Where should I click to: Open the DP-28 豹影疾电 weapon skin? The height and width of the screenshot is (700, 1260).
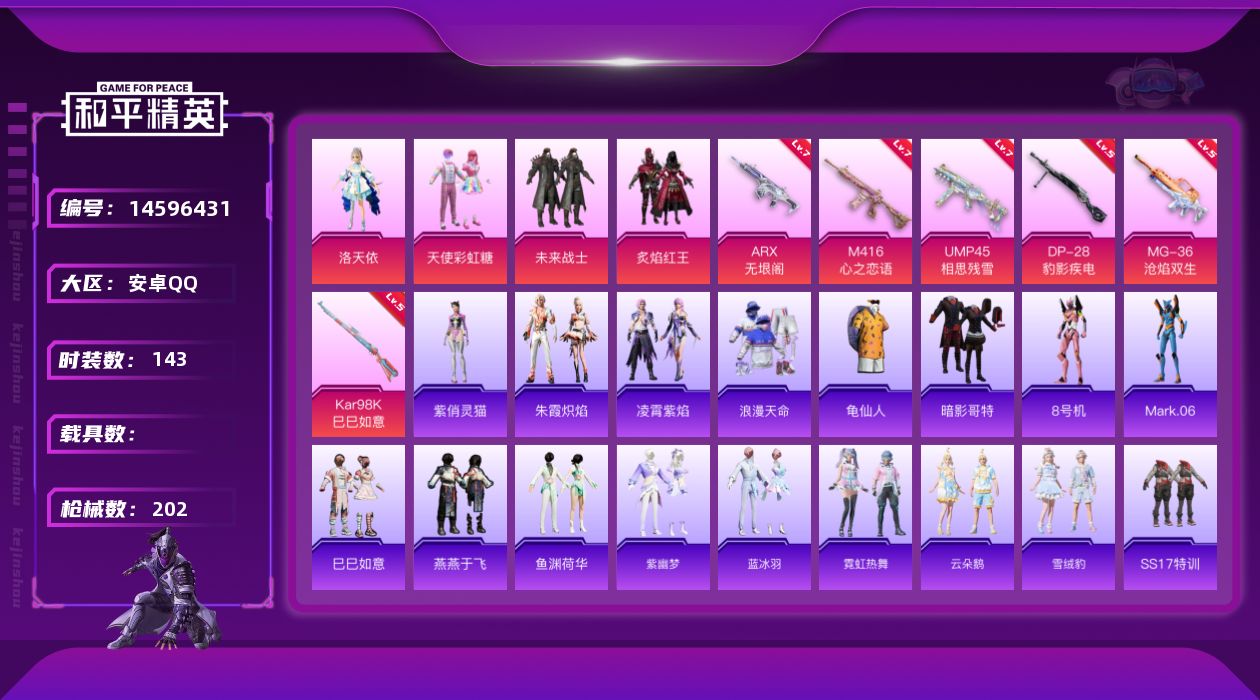[1068, 211]
